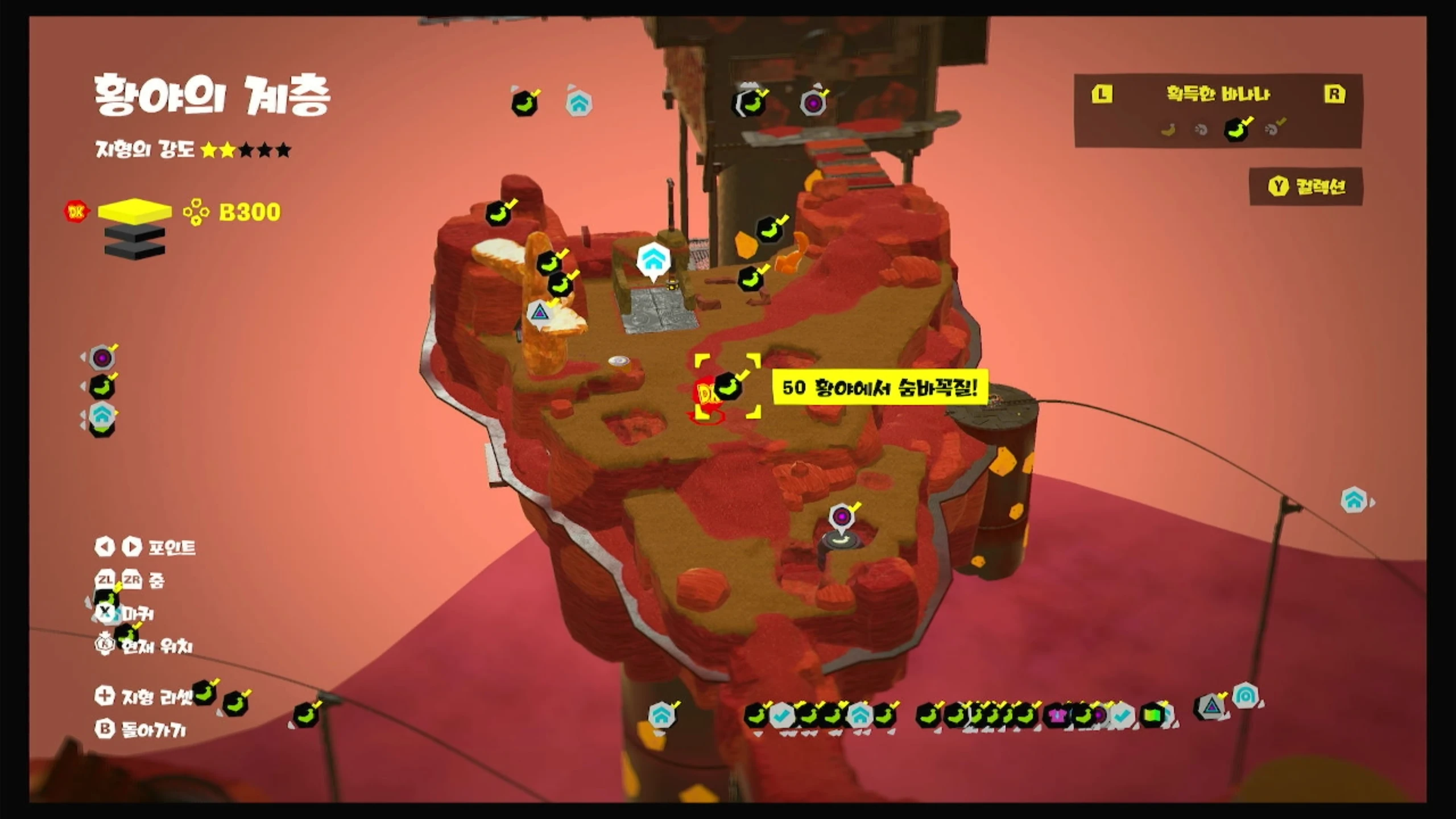Viewport: 1456px width, 819px height.
Task: Choose the uncollected yellow banana filter
Action: (x=1168, y=130)
